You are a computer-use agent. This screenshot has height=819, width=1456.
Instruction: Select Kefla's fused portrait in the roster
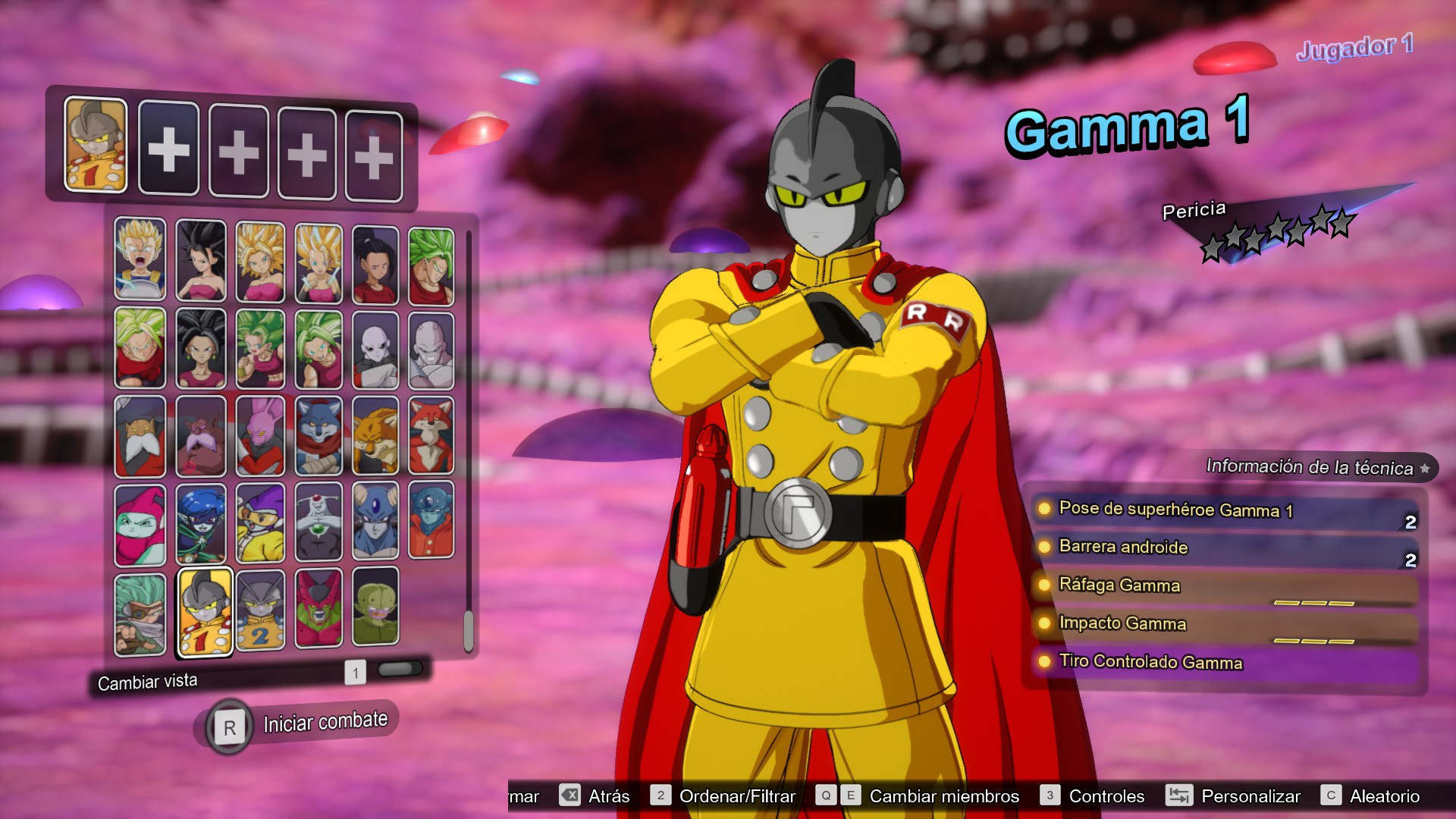pos(259,349)
